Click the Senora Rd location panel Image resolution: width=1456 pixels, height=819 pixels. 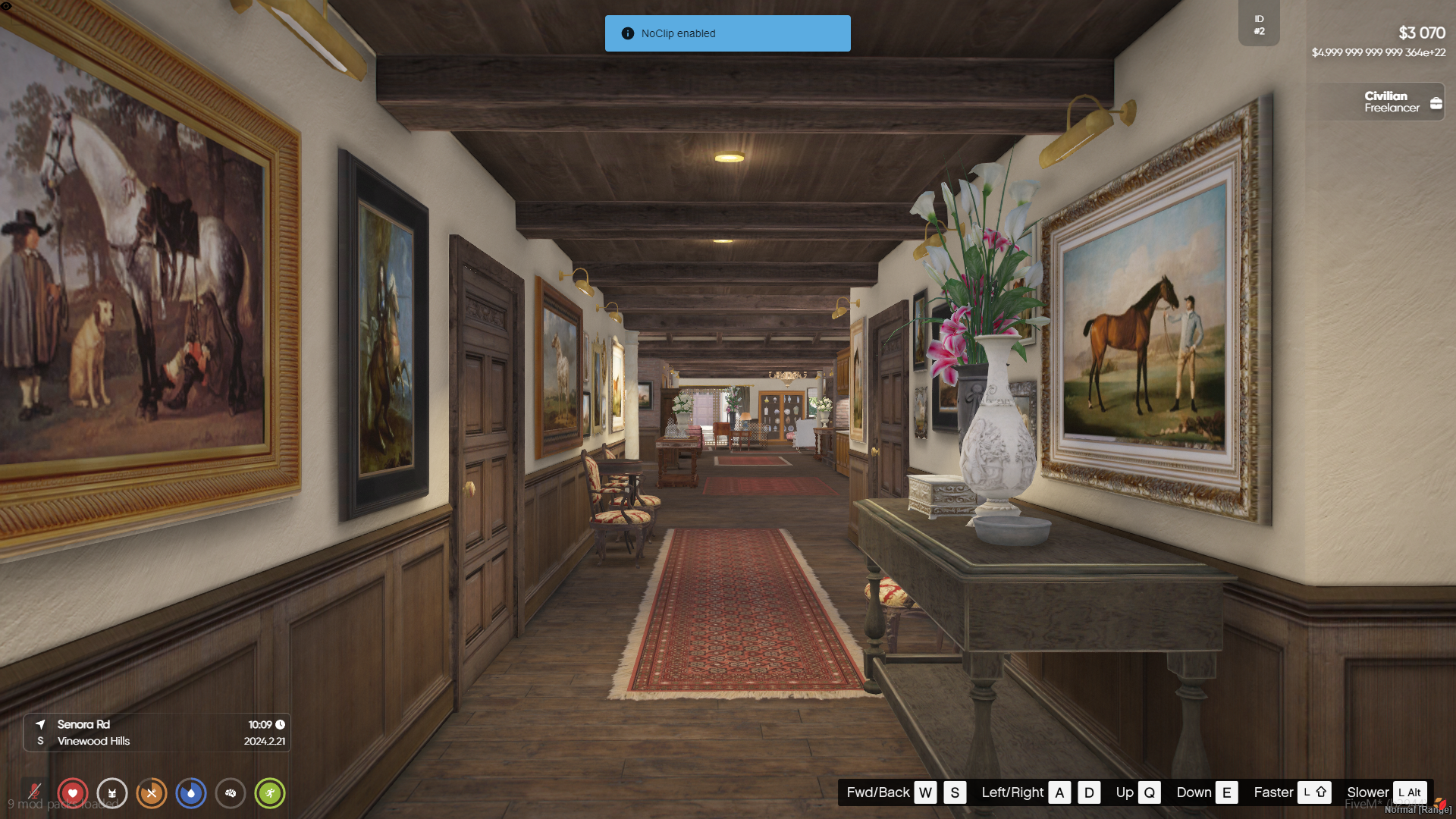tap(157, 733)
